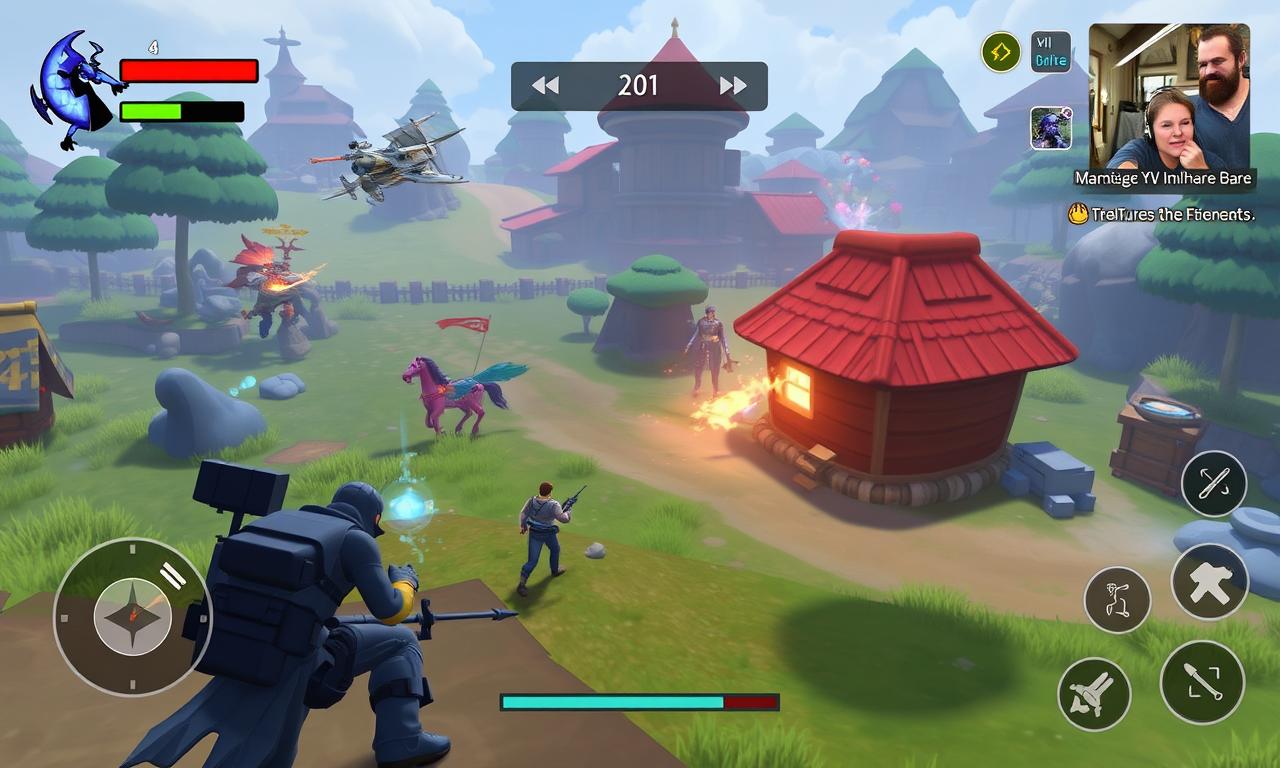The width and height of the screenshot is (1280, 768).
Task: Use the virtual movement joystick
Action: point(132,616)
